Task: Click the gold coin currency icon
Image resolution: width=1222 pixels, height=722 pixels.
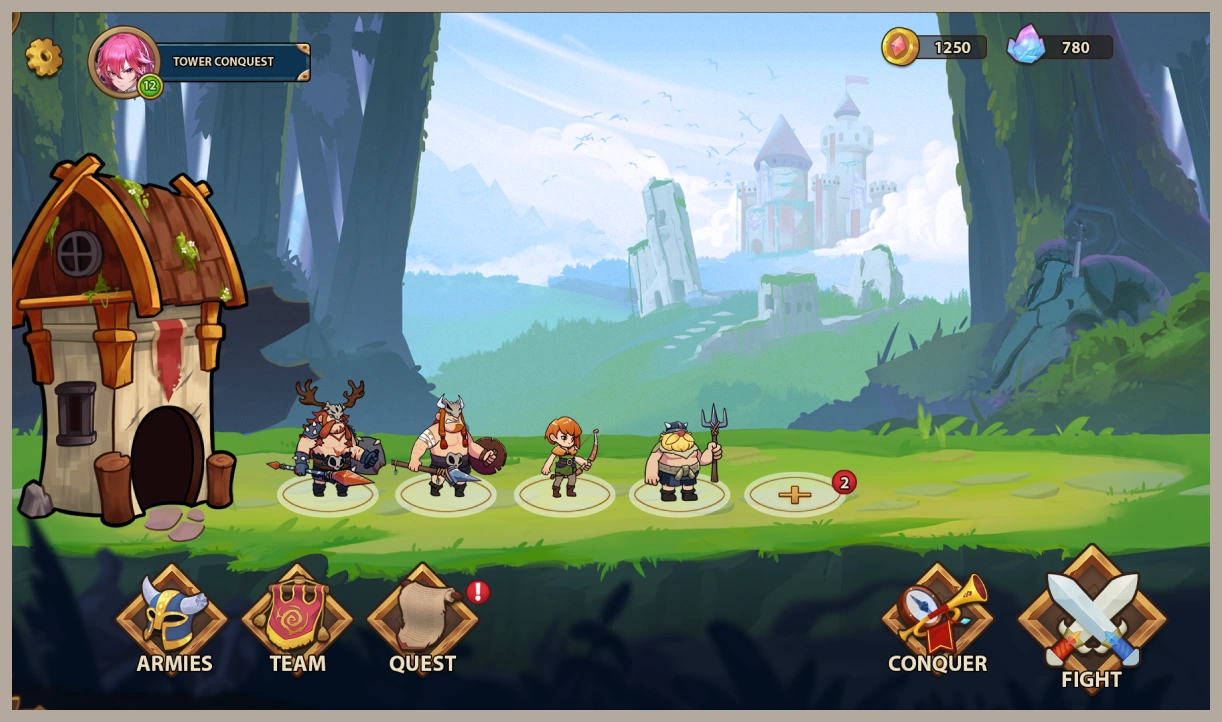Action: pos(900,47)
